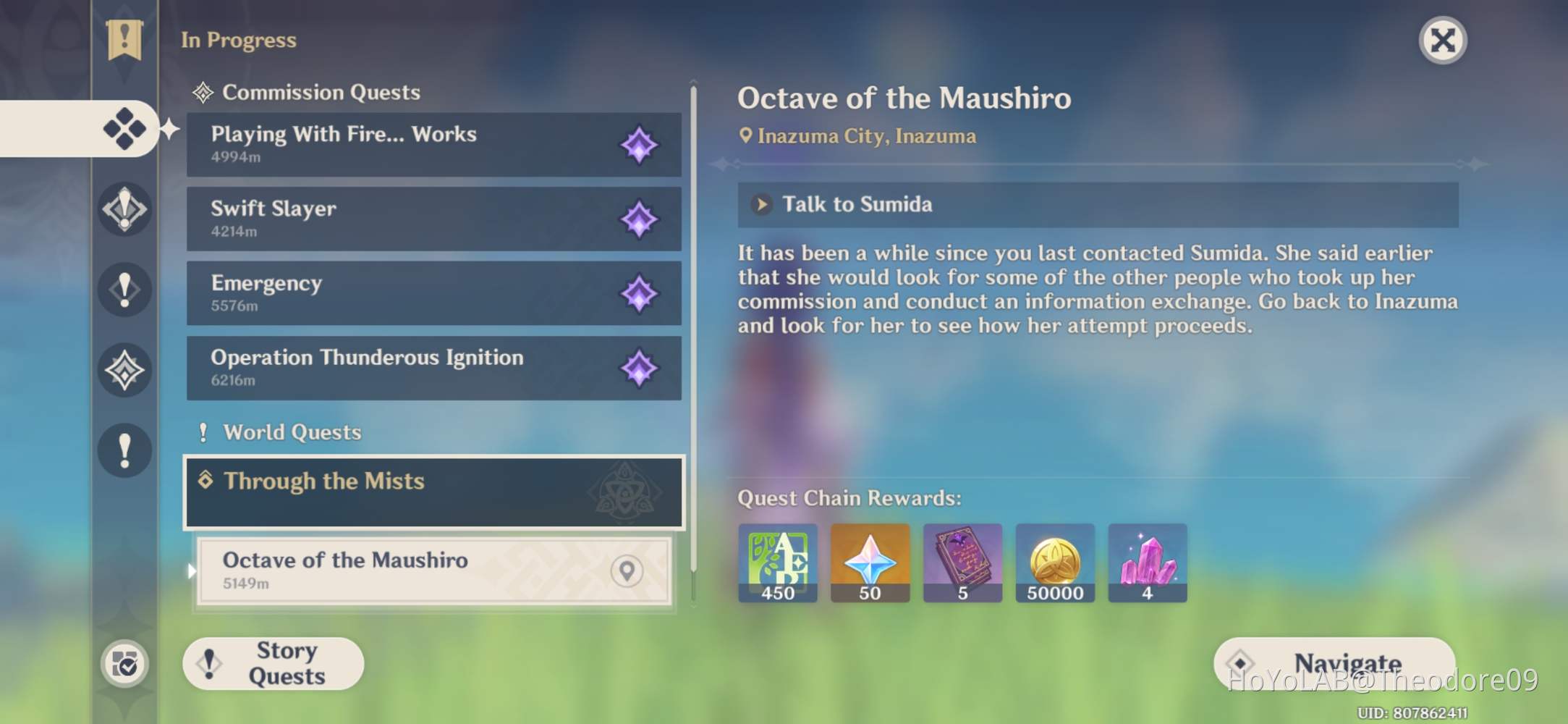
Task: Click the map pin on Octave of the Maushiro
Action: click(x=627, y=571)
